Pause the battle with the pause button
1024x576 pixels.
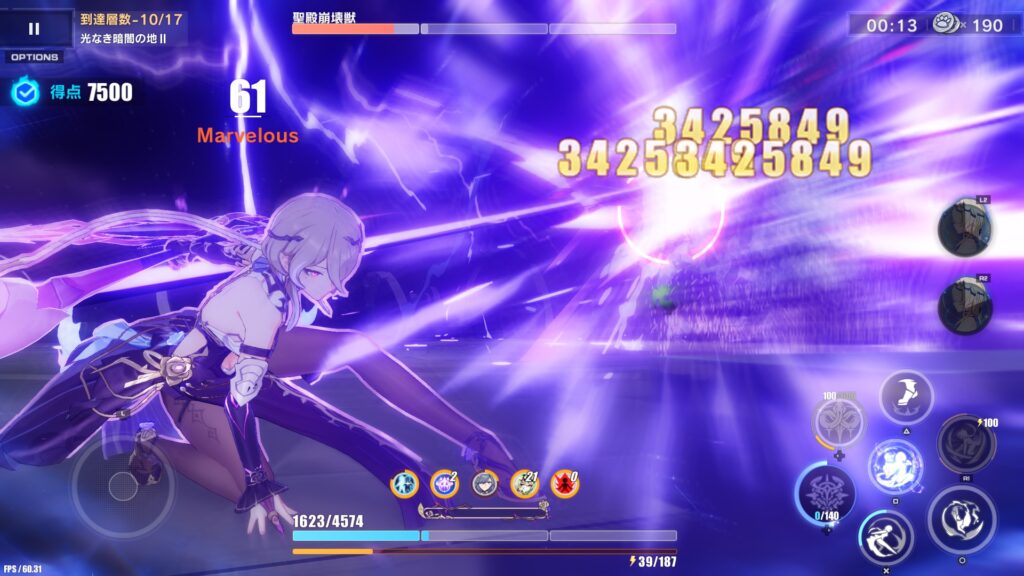(x=34, y=28)
